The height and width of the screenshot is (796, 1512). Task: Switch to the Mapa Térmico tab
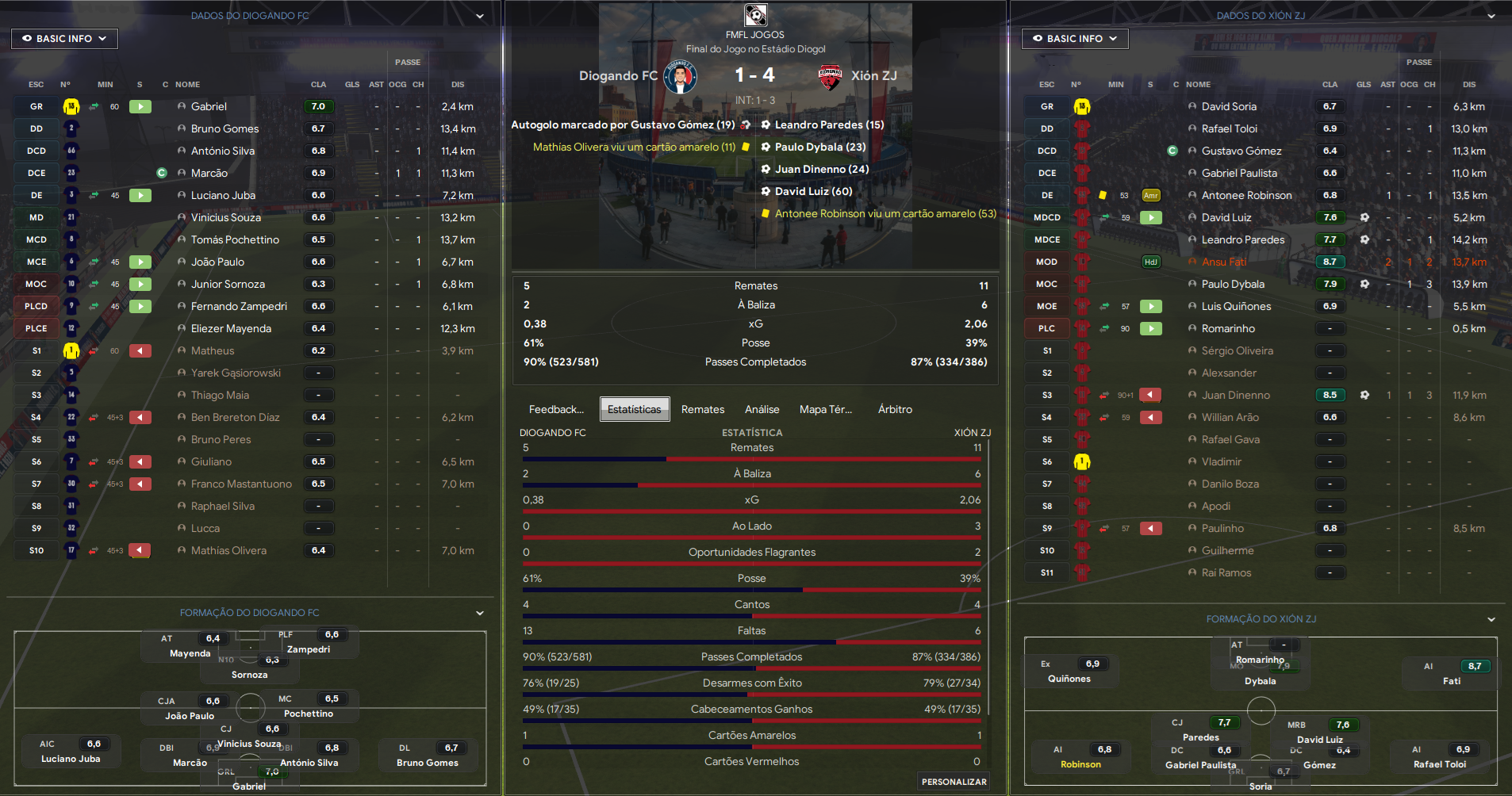[825, 409]
